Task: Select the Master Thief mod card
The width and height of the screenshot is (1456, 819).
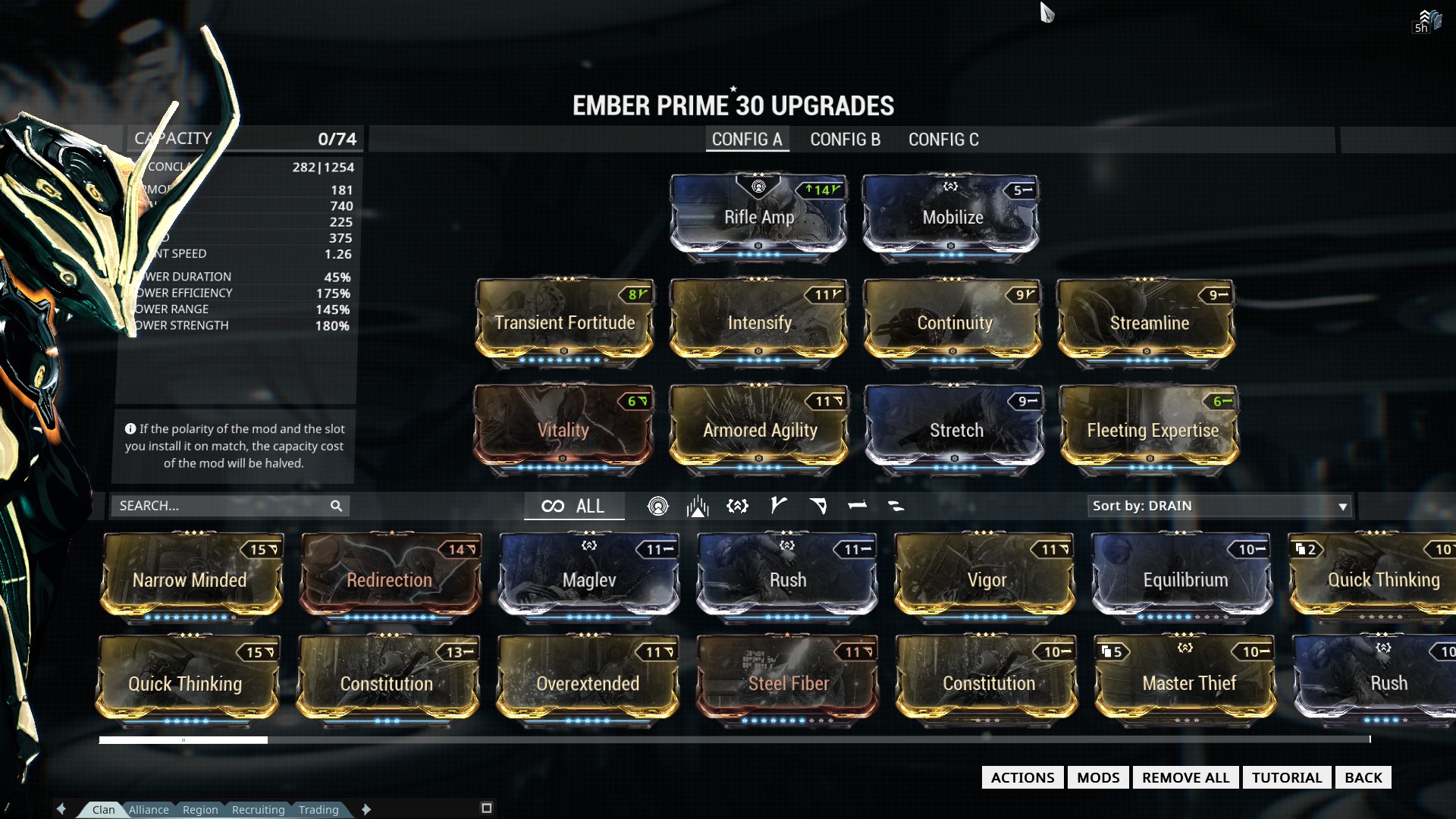Action: pos(1188,683)
